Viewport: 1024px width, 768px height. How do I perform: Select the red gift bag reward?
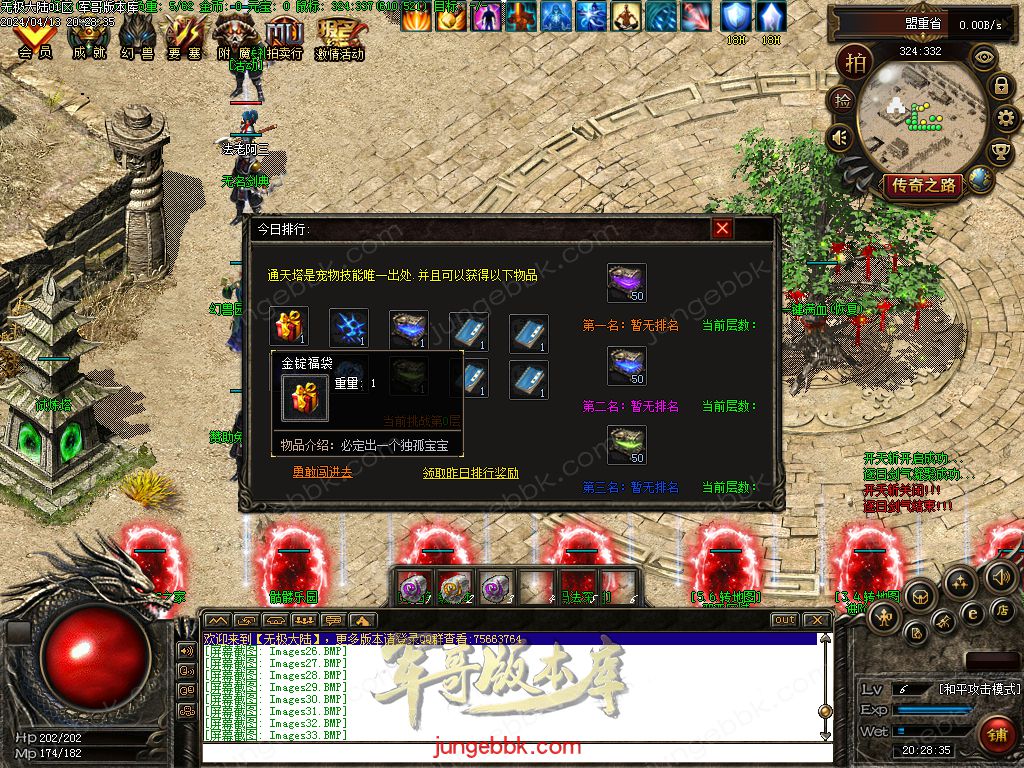[289, 328]
